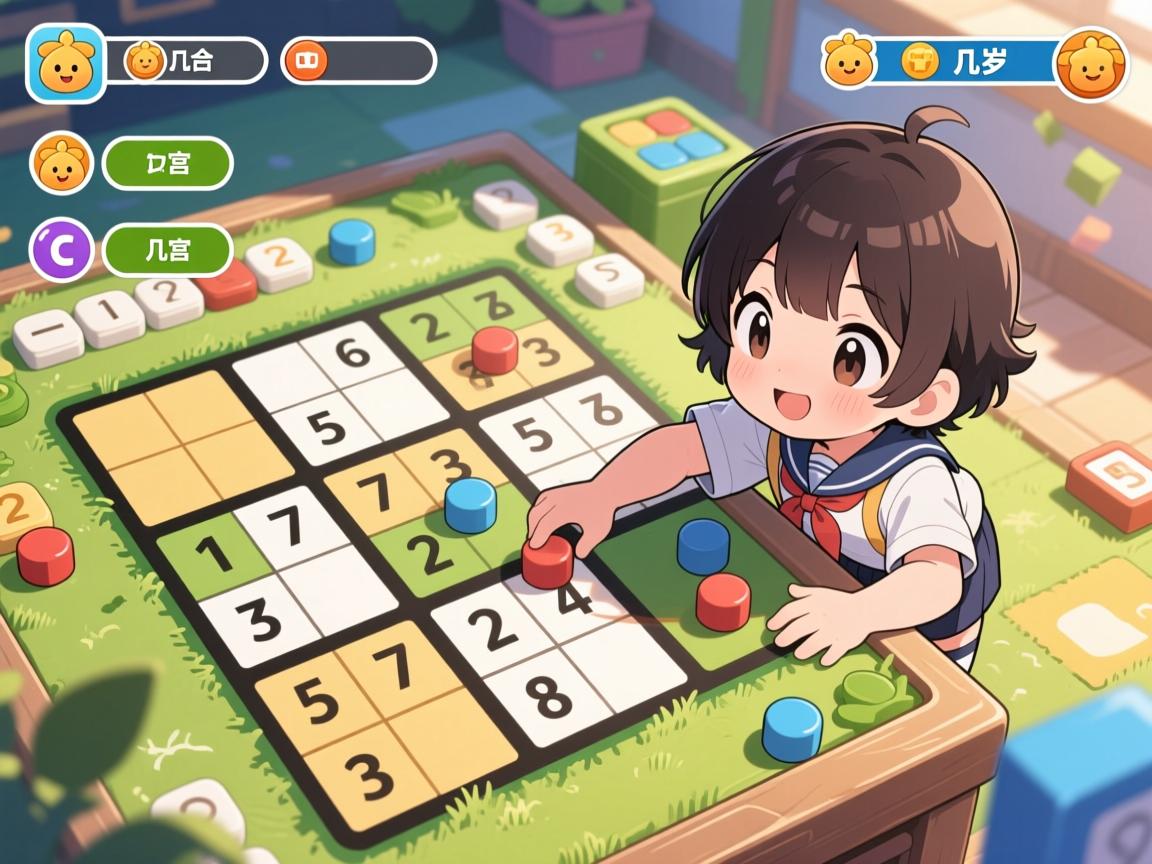Tap the purple C icon
This screenshot has width=1152, height=864.
click(x=63, y=250)
